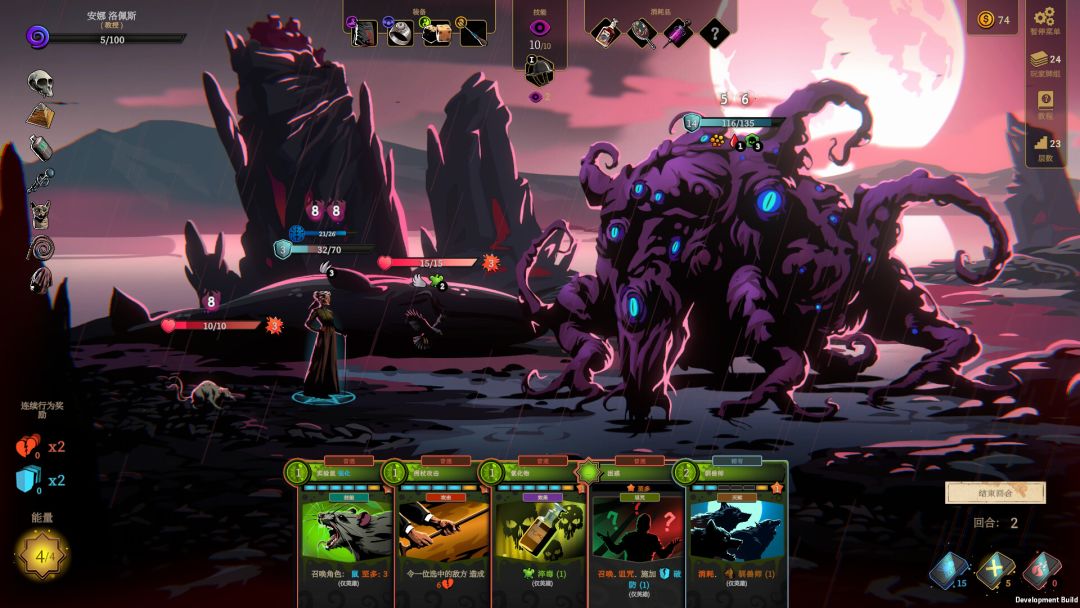This screenshot has width=1080, height=608.
Task: Select the werewolf card costing 2
Action: pyautogui.click(x=735, y=532)
